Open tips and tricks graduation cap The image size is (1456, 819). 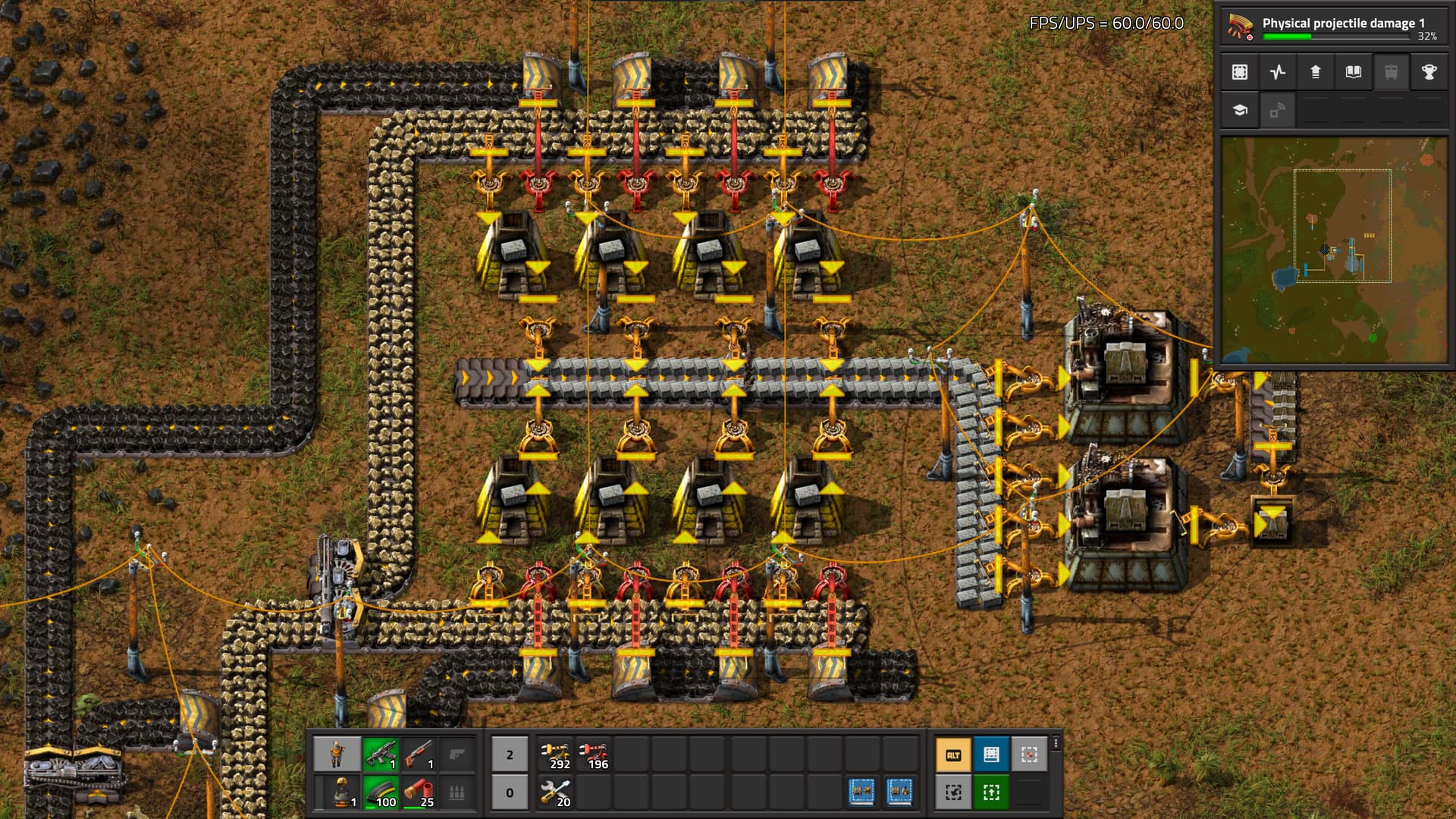click(1240, 111)
